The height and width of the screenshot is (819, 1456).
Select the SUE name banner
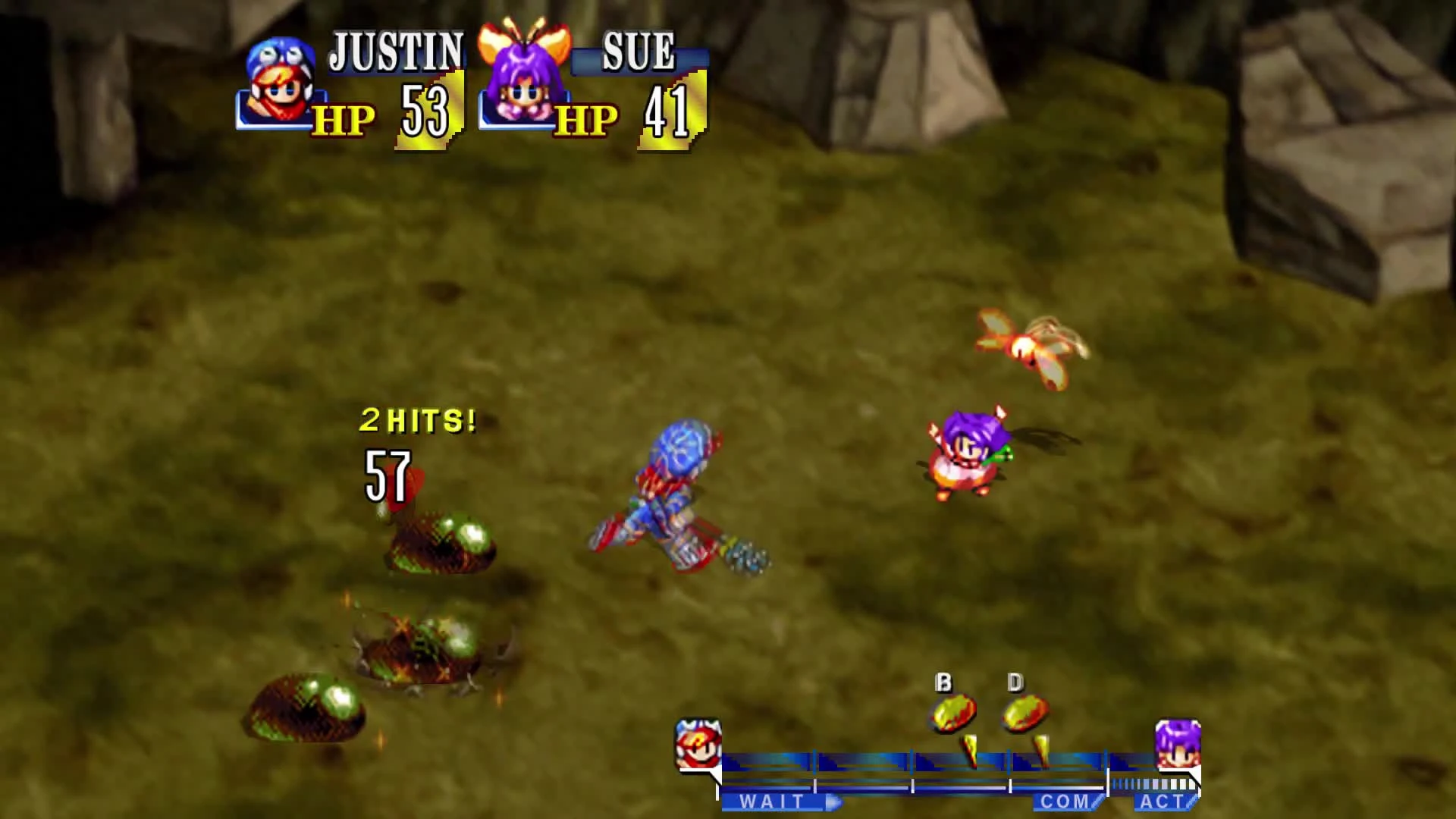click(x=637, y=52)
